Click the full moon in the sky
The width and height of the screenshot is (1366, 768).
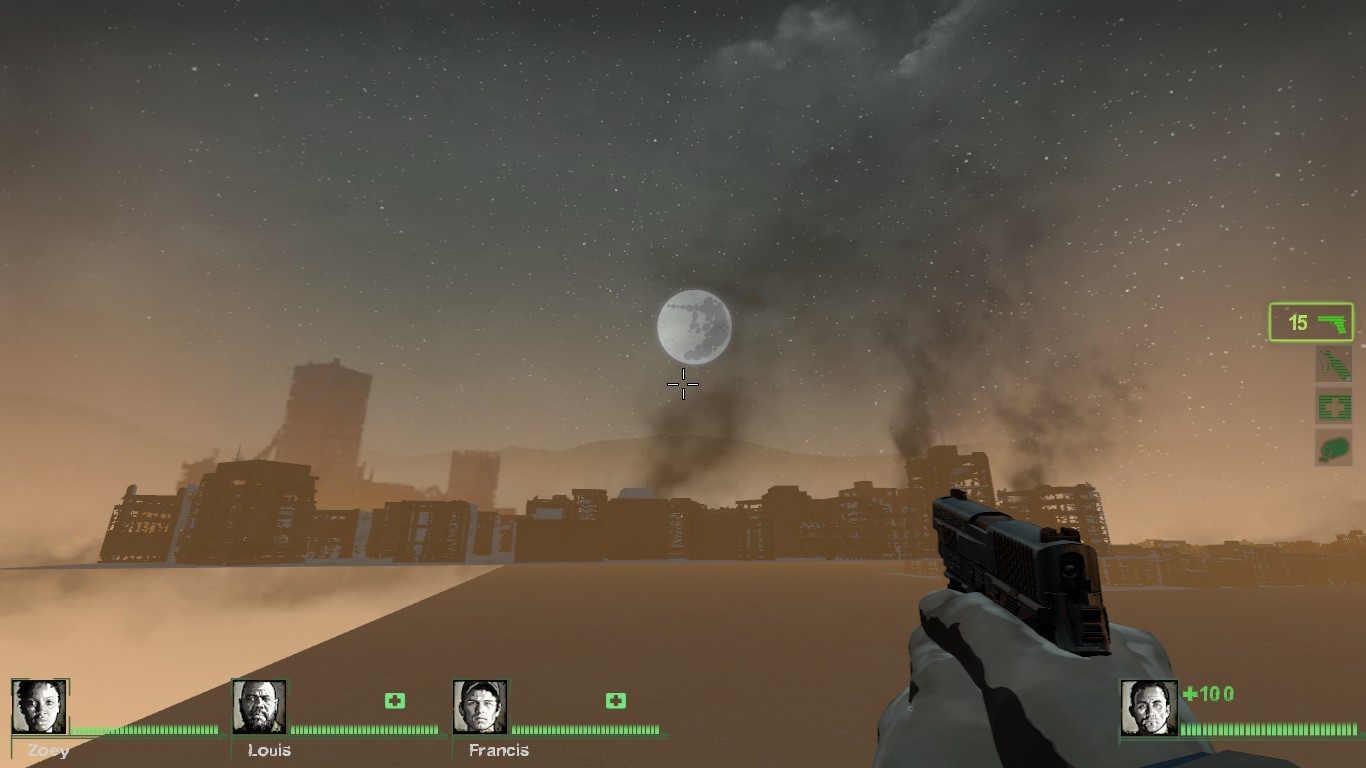point(694,328)
